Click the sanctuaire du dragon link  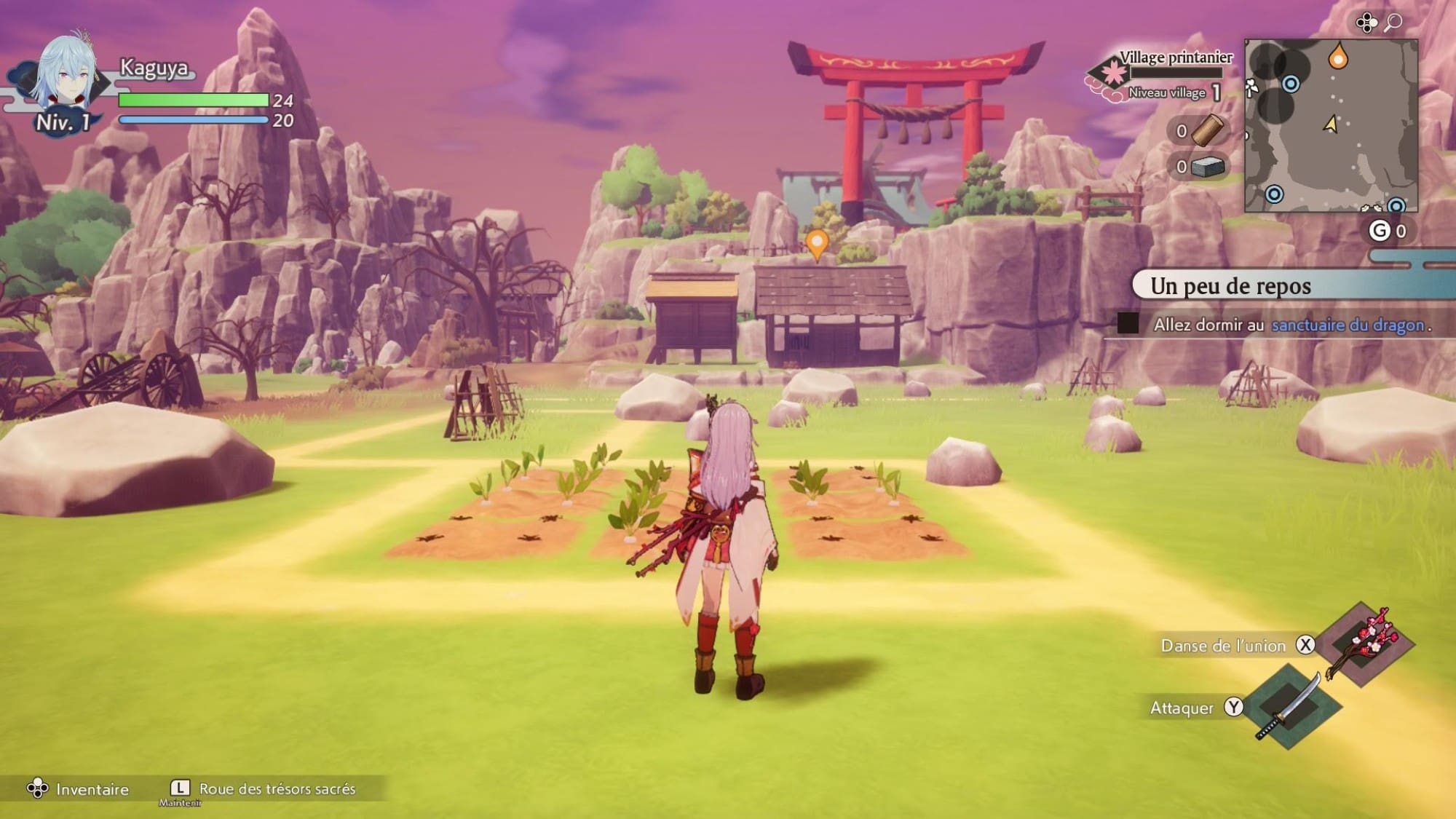(1348, 325)
